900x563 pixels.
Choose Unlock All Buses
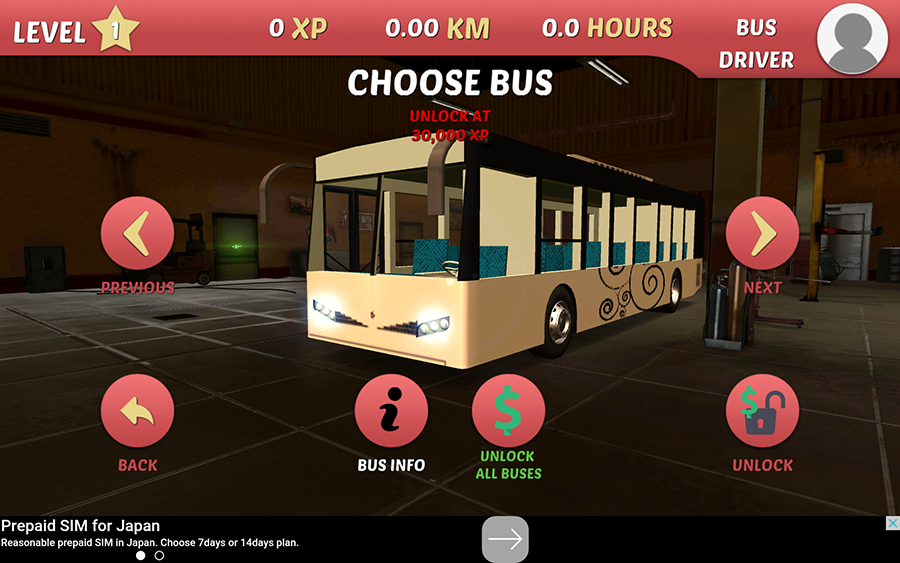click(508, 411)
